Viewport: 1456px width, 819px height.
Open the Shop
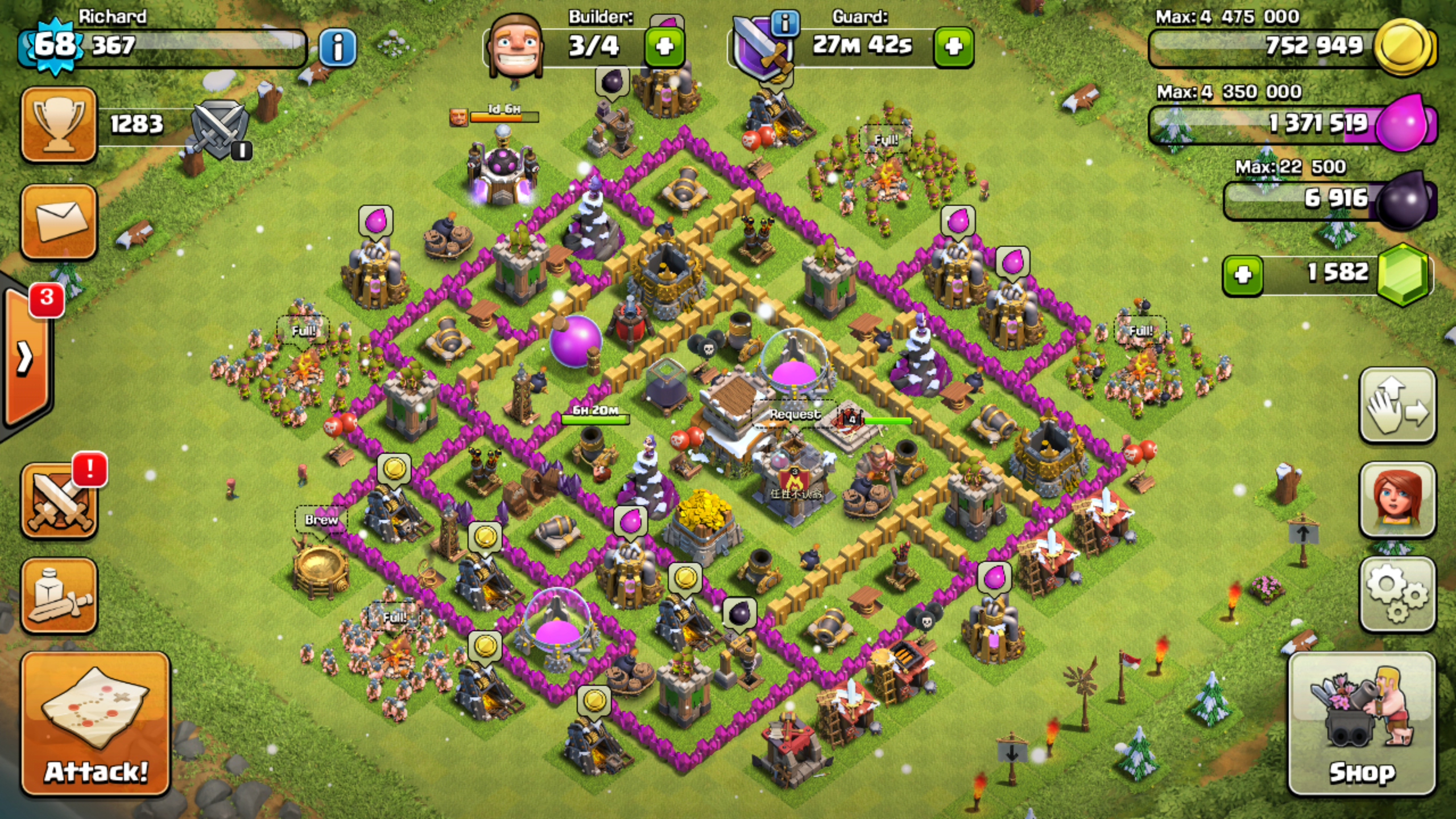coord(1362,723)
